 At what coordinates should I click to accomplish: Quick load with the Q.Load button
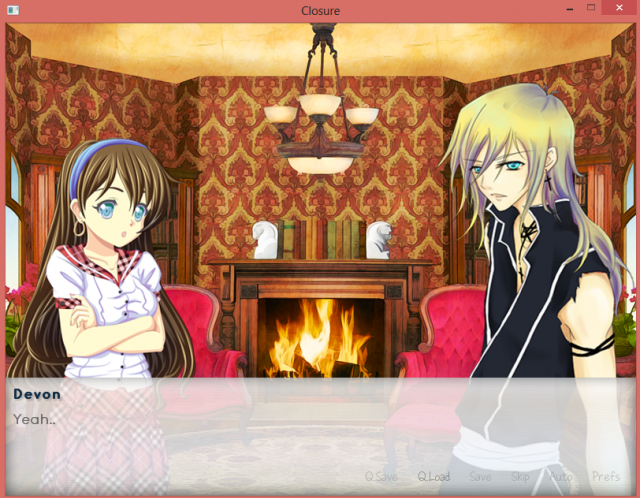coord(434,477)
